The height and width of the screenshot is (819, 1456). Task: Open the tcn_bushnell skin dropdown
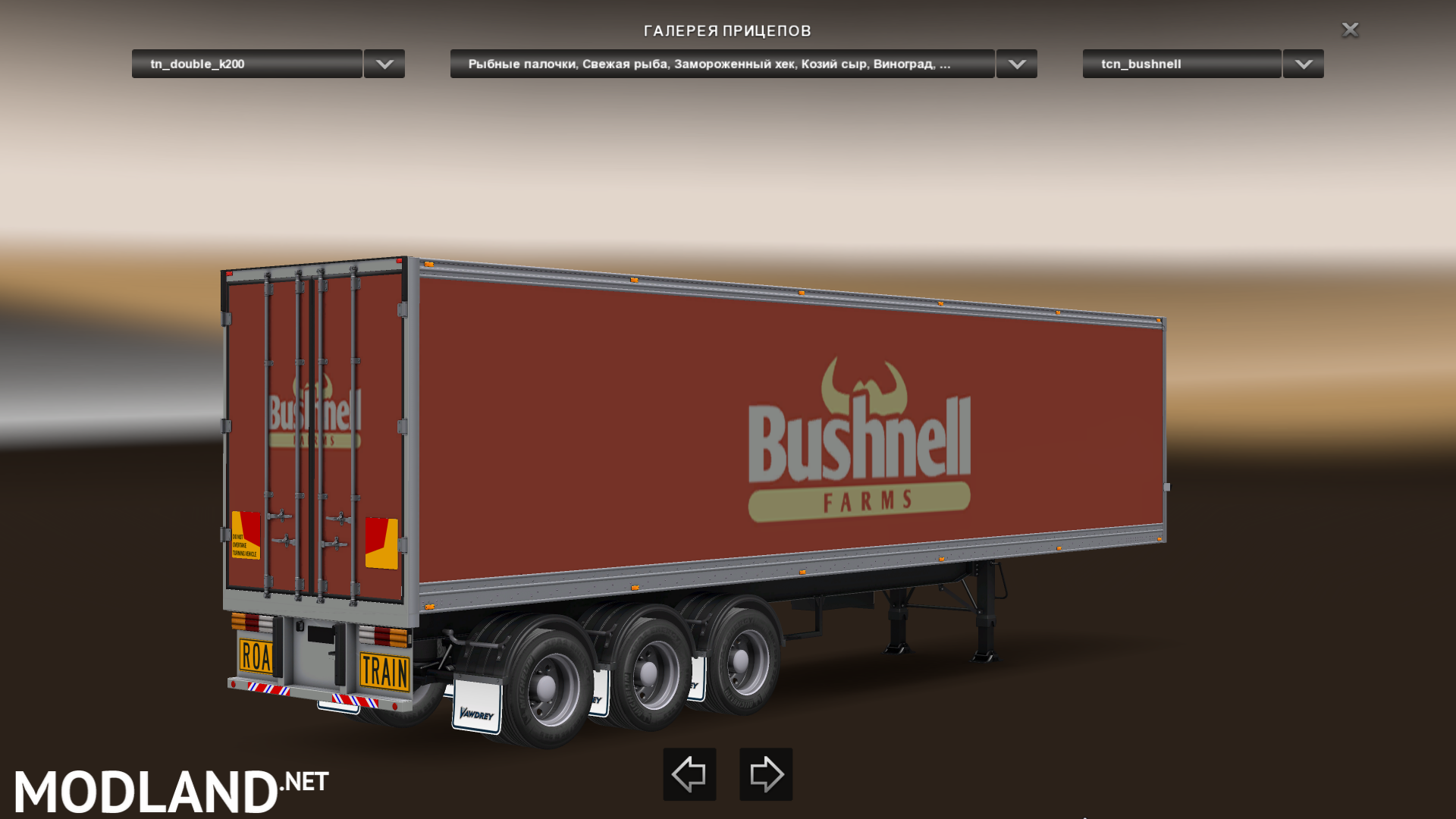pos(1180,64)
